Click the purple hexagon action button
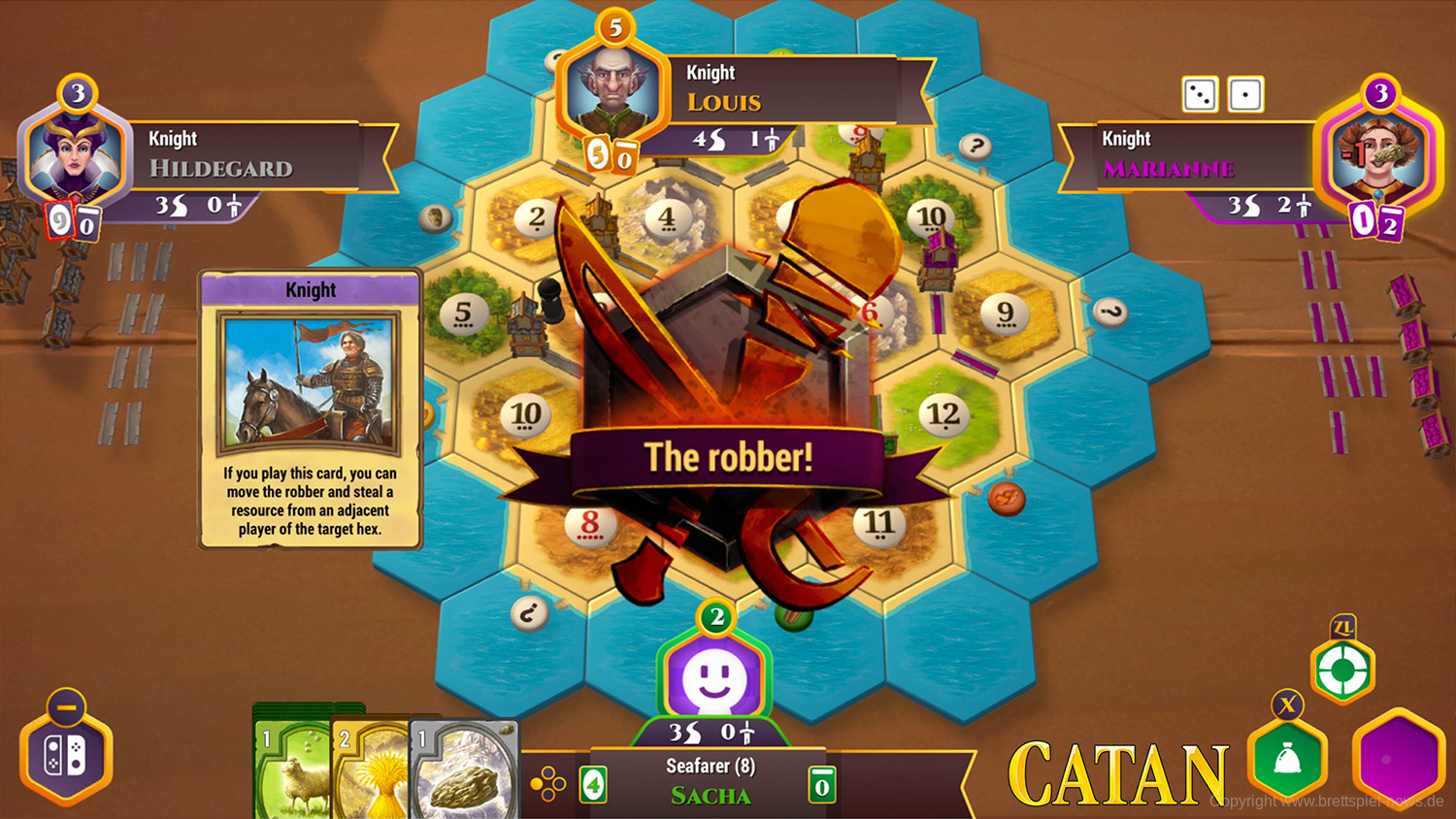 1398,759
